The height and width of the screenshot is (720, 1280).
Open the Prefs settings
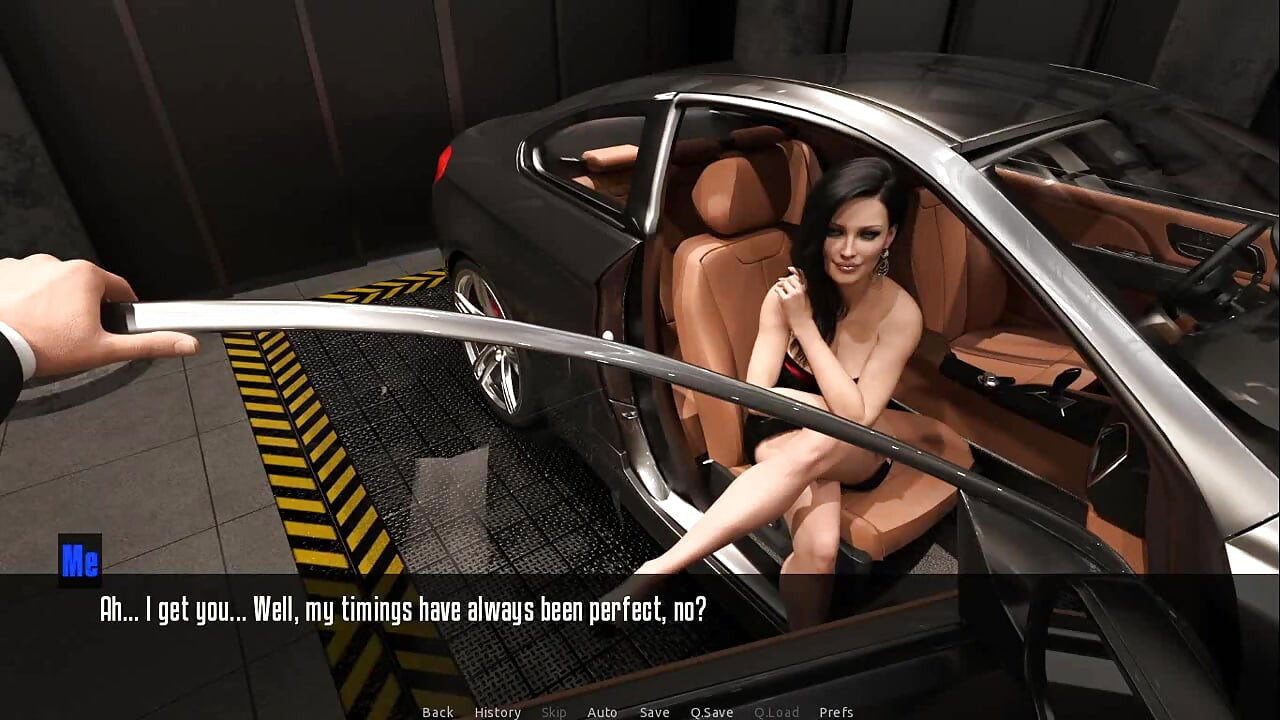click(x=836, y=712)
